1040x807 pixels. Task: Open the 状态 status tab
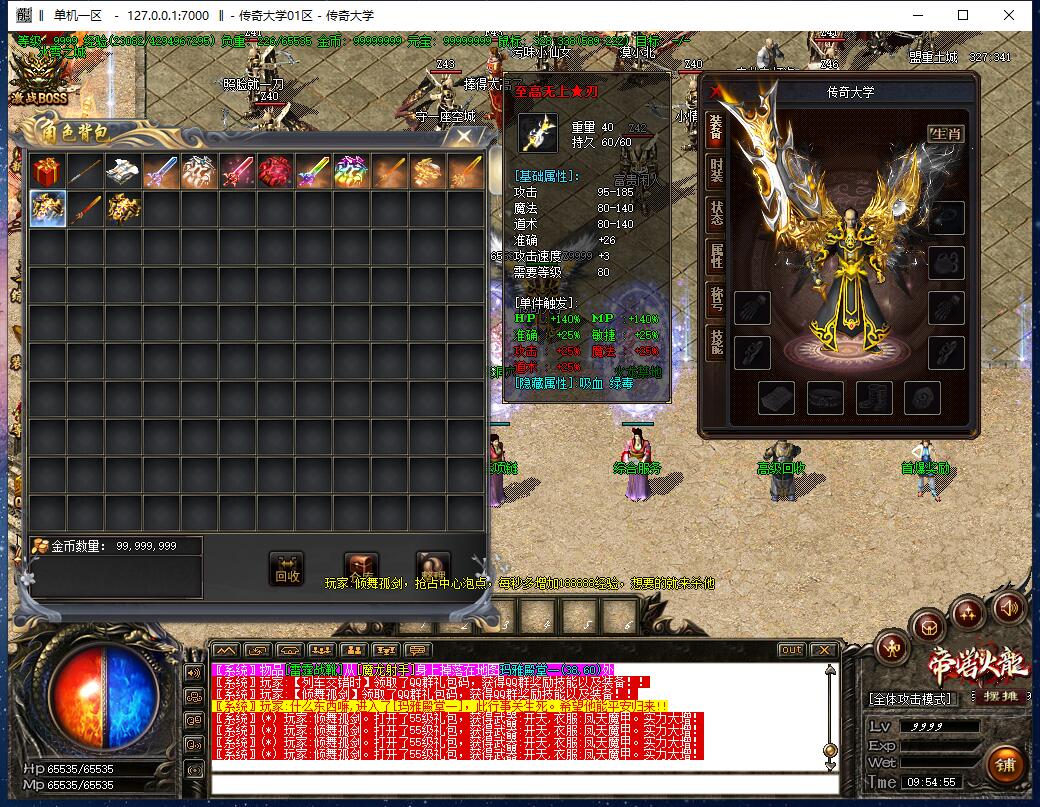tap(716, 214)
